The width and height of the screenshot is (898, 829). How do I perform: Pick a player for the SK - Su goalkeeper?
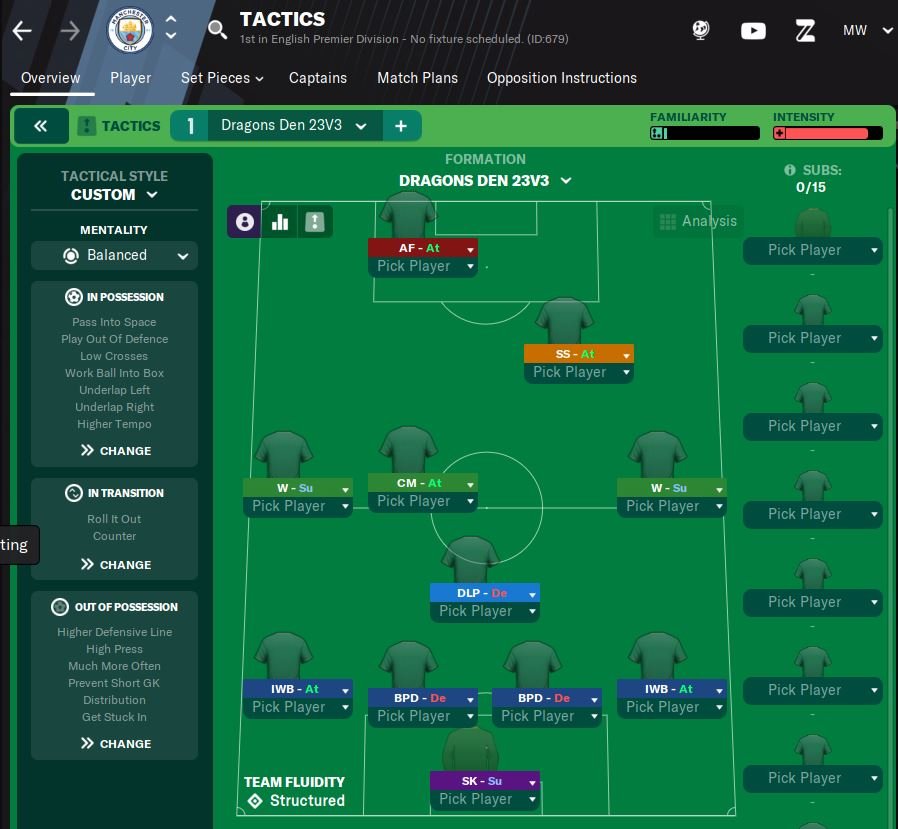[484, 799]
